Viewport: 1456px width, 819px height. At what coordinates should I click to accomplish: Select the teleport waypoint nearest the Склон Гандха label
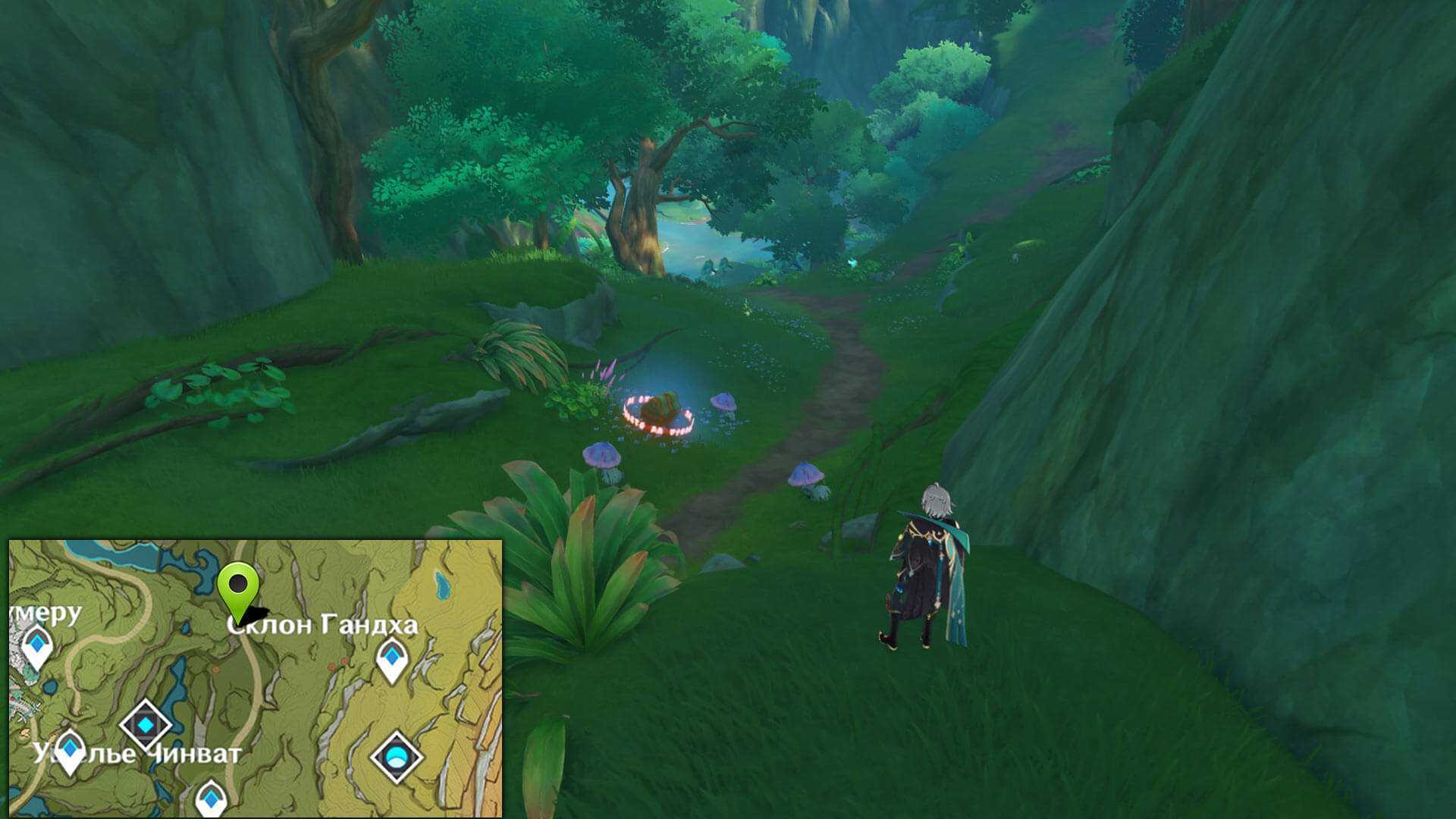(x=392, y=657)
